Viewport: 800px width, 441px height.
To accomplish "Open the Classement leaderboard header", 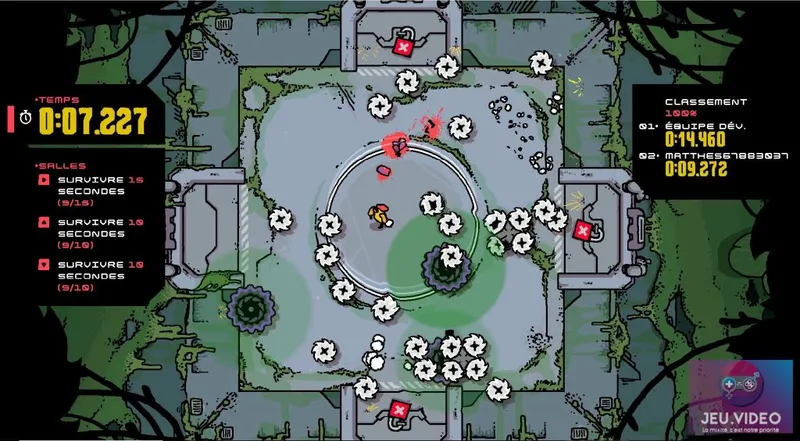I will coord(706,102).
